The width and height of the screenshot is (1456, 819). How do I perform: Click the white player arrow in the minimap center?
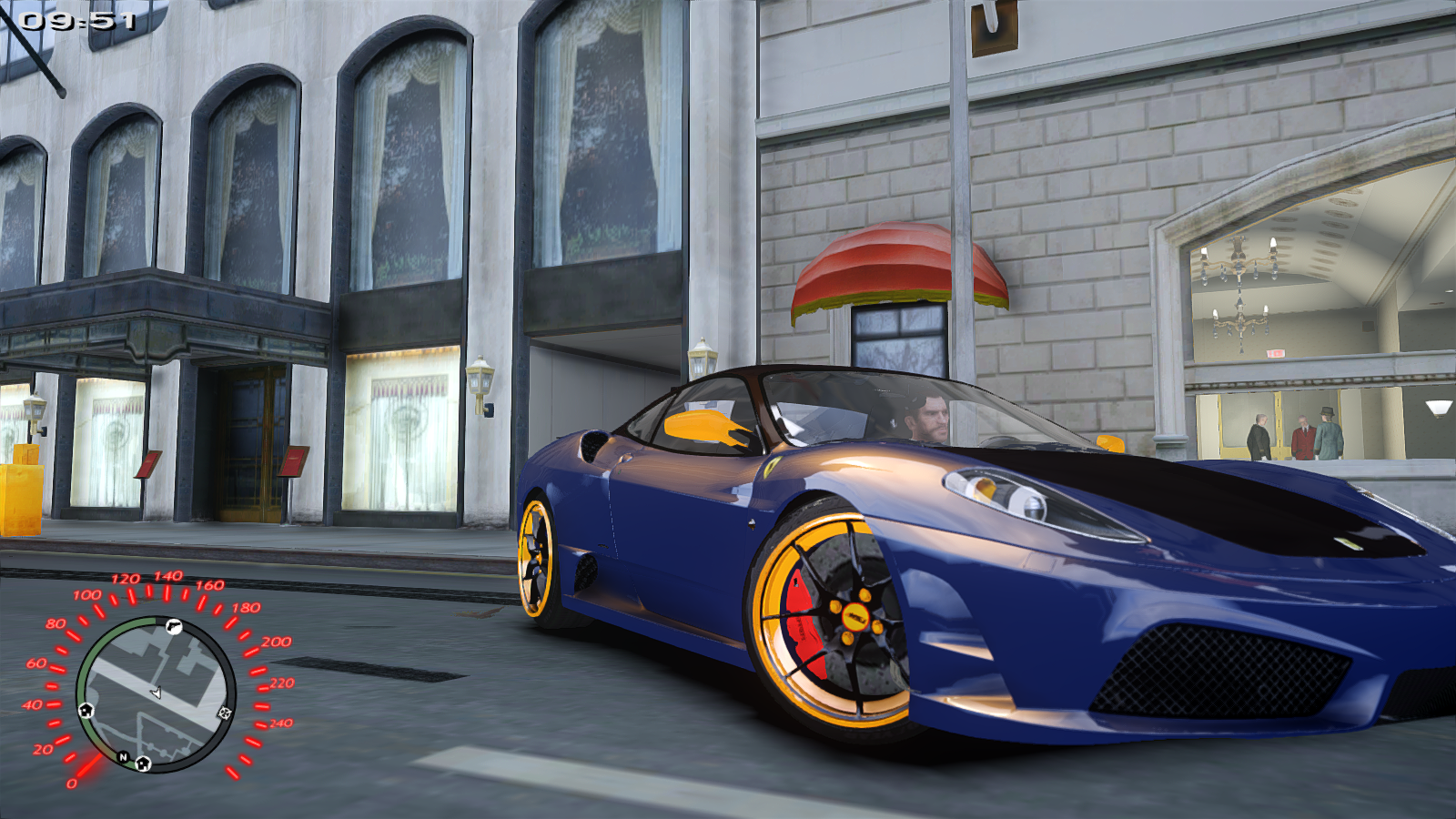tap(156, 692)
